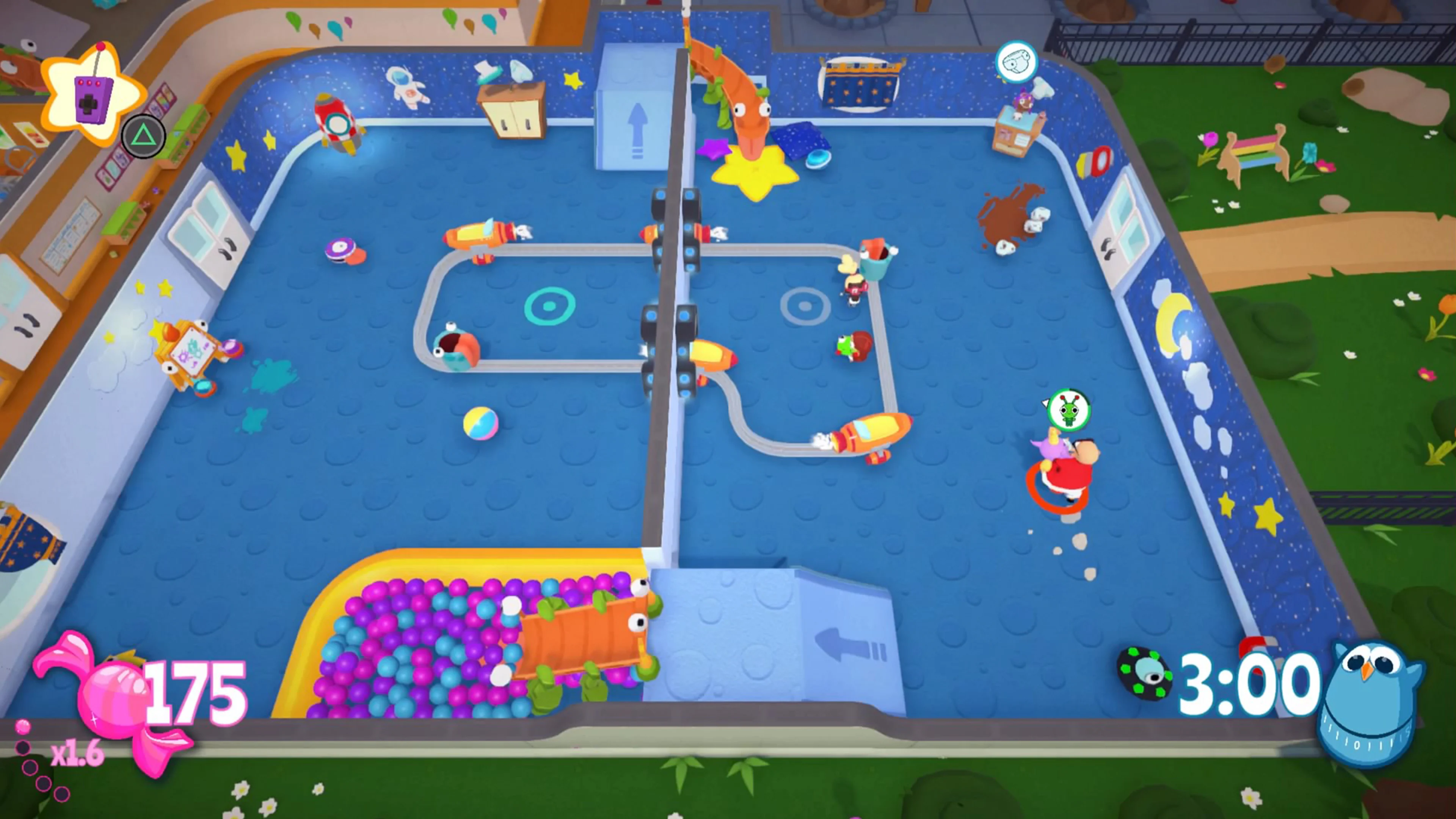Open the diaper speech bubble icon
1456x819 pixels.
click(1017, 61)
